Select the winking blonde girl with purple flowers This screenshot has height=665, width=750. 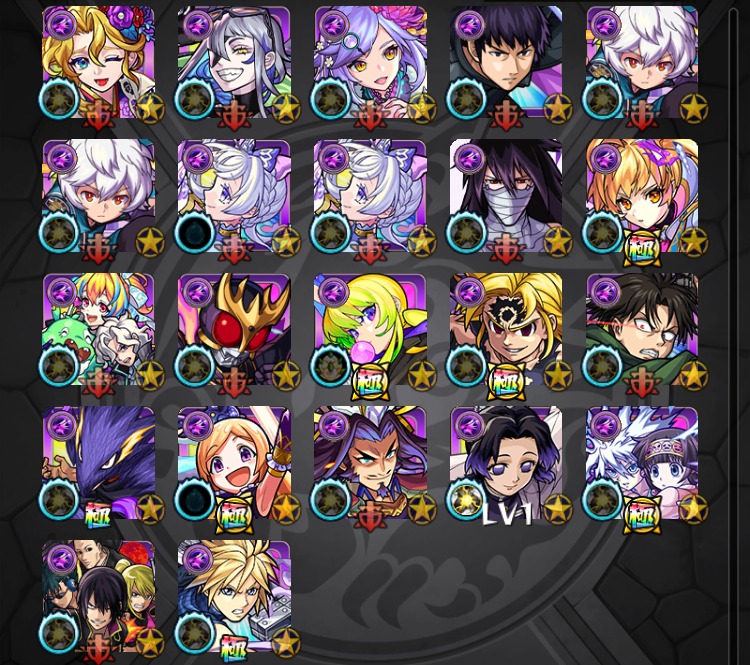click(98, 62)
